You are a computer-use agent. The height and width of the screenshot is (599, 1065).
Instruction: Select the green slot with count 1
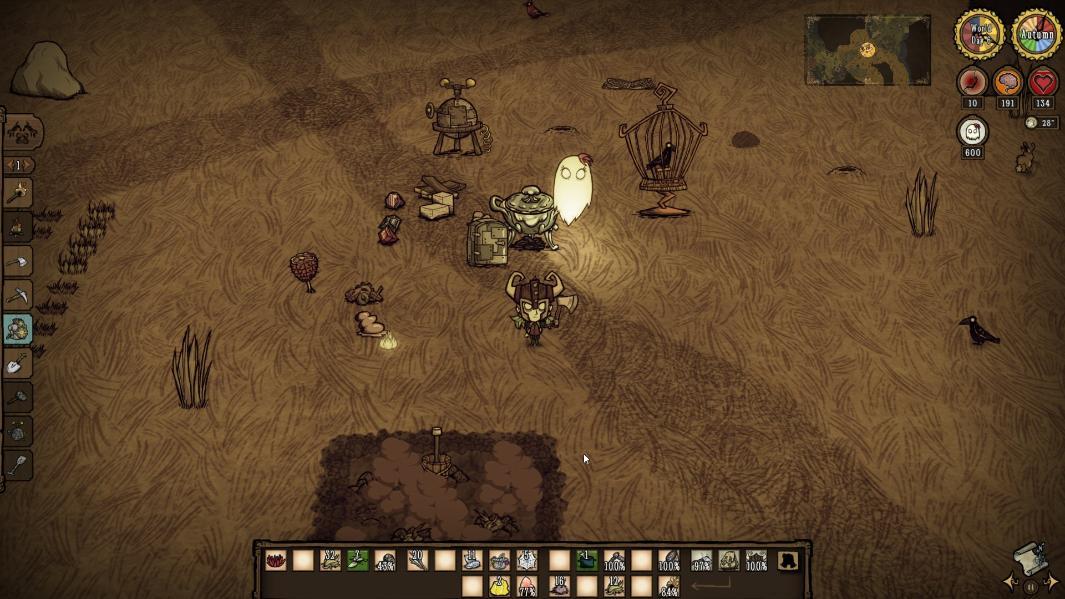(587, 561)
